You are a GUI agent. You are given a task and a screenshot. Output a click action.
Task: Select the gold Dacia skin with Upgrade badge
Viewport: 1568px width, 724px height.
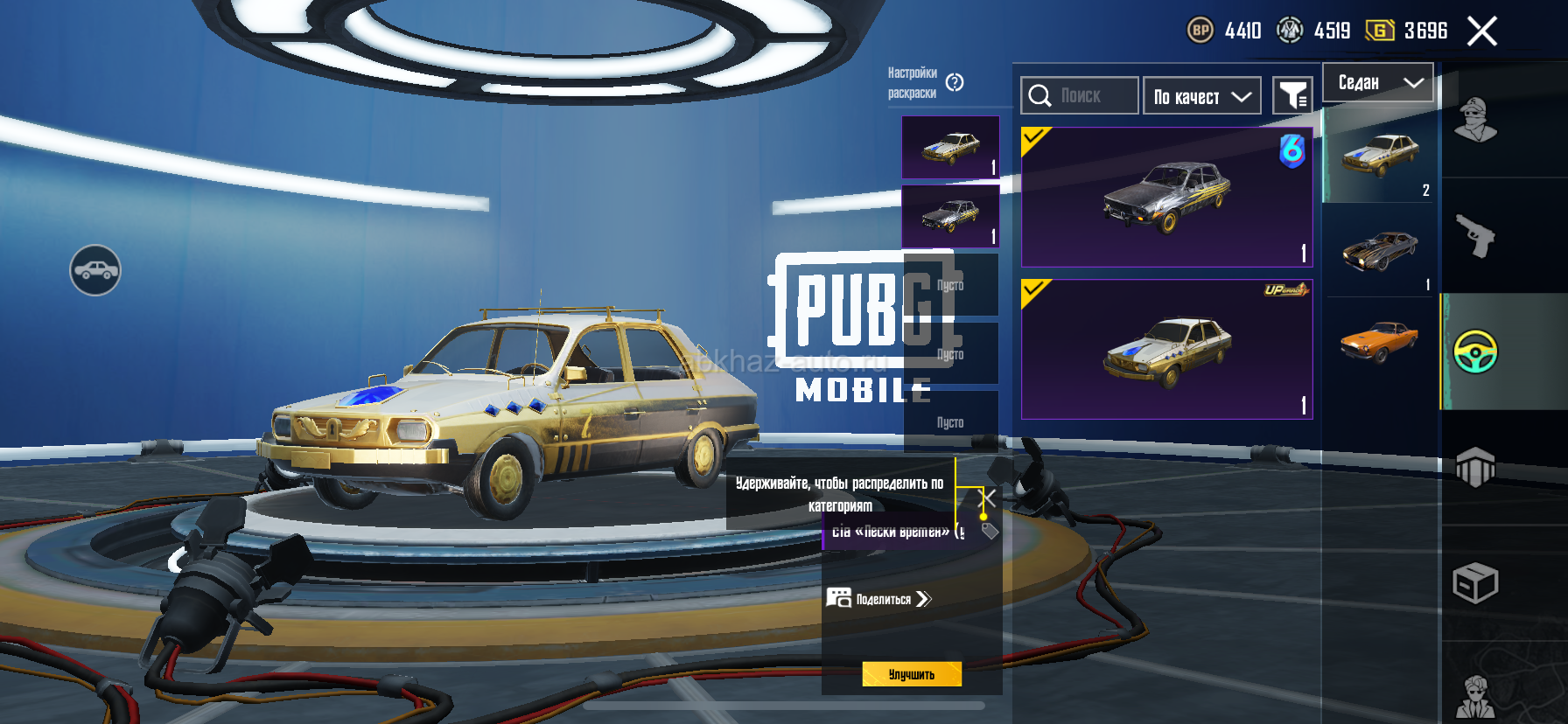coord(1166,349)
